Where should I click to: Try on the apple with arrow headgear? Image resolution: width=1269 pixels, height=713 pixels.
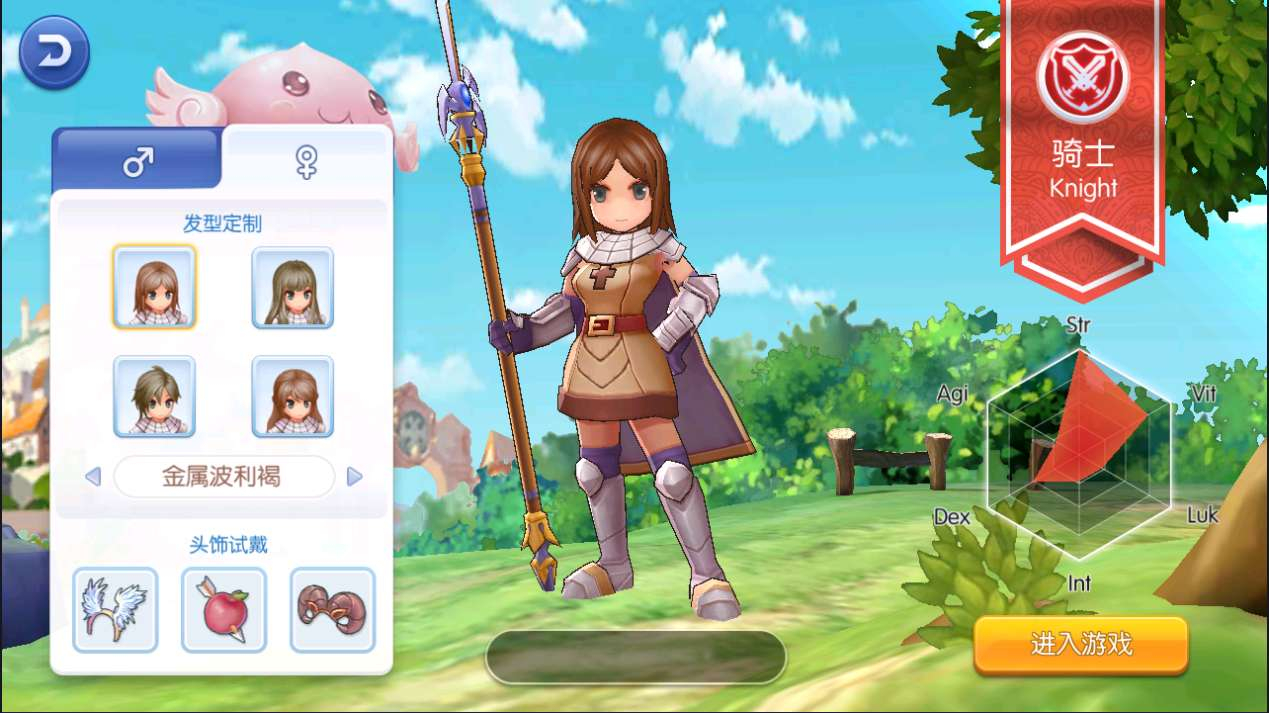(224, 609)
